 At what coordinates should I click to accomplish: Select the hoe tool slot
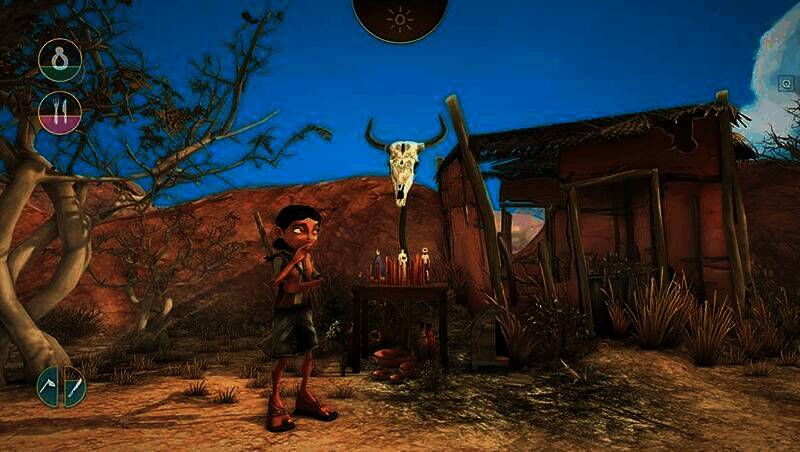pyautogui.click(x=49, y=387)
